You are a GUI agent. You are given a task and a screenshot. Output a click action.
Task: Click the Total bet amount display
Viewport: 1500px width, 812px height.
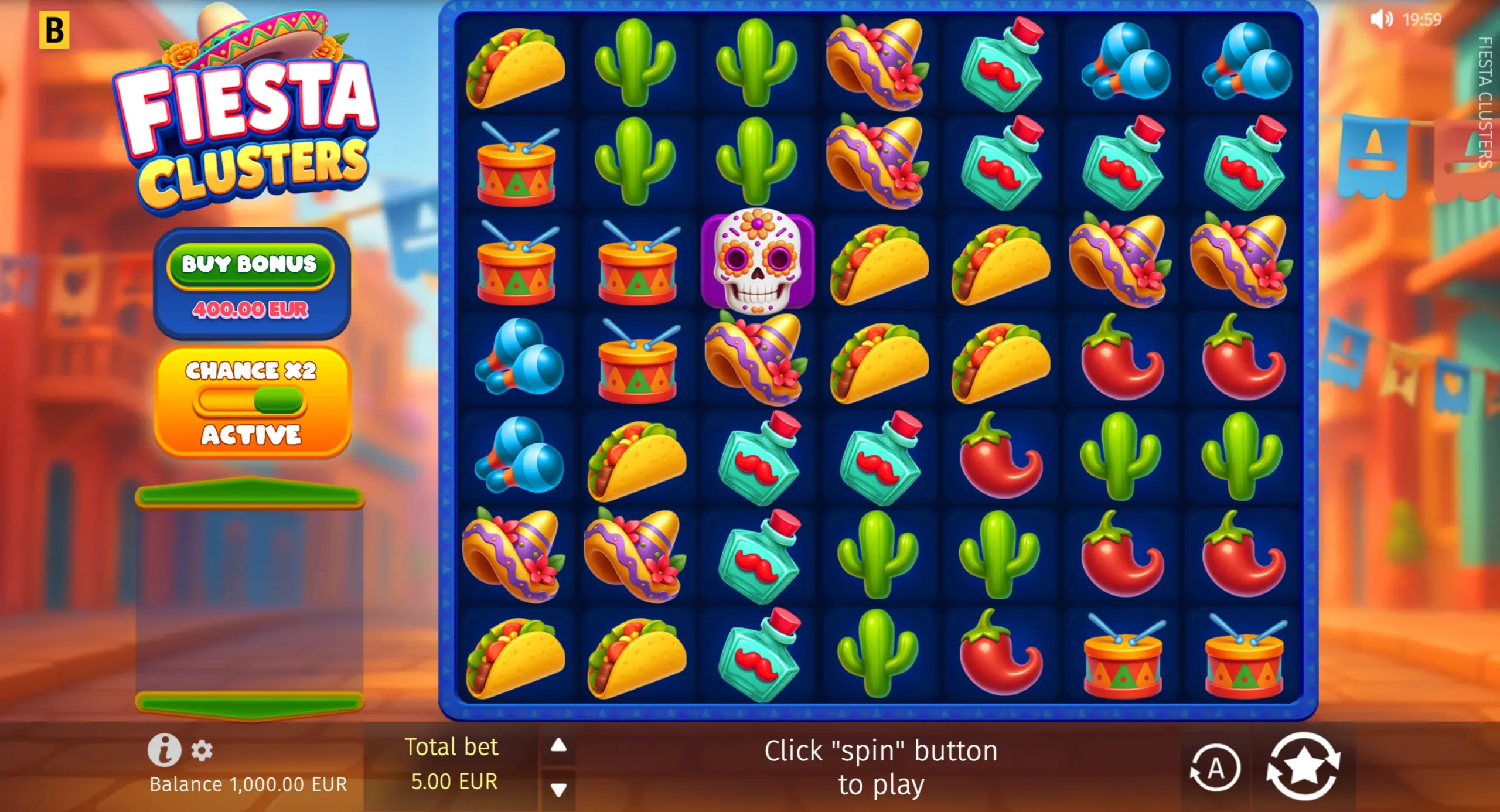(452, 764)
